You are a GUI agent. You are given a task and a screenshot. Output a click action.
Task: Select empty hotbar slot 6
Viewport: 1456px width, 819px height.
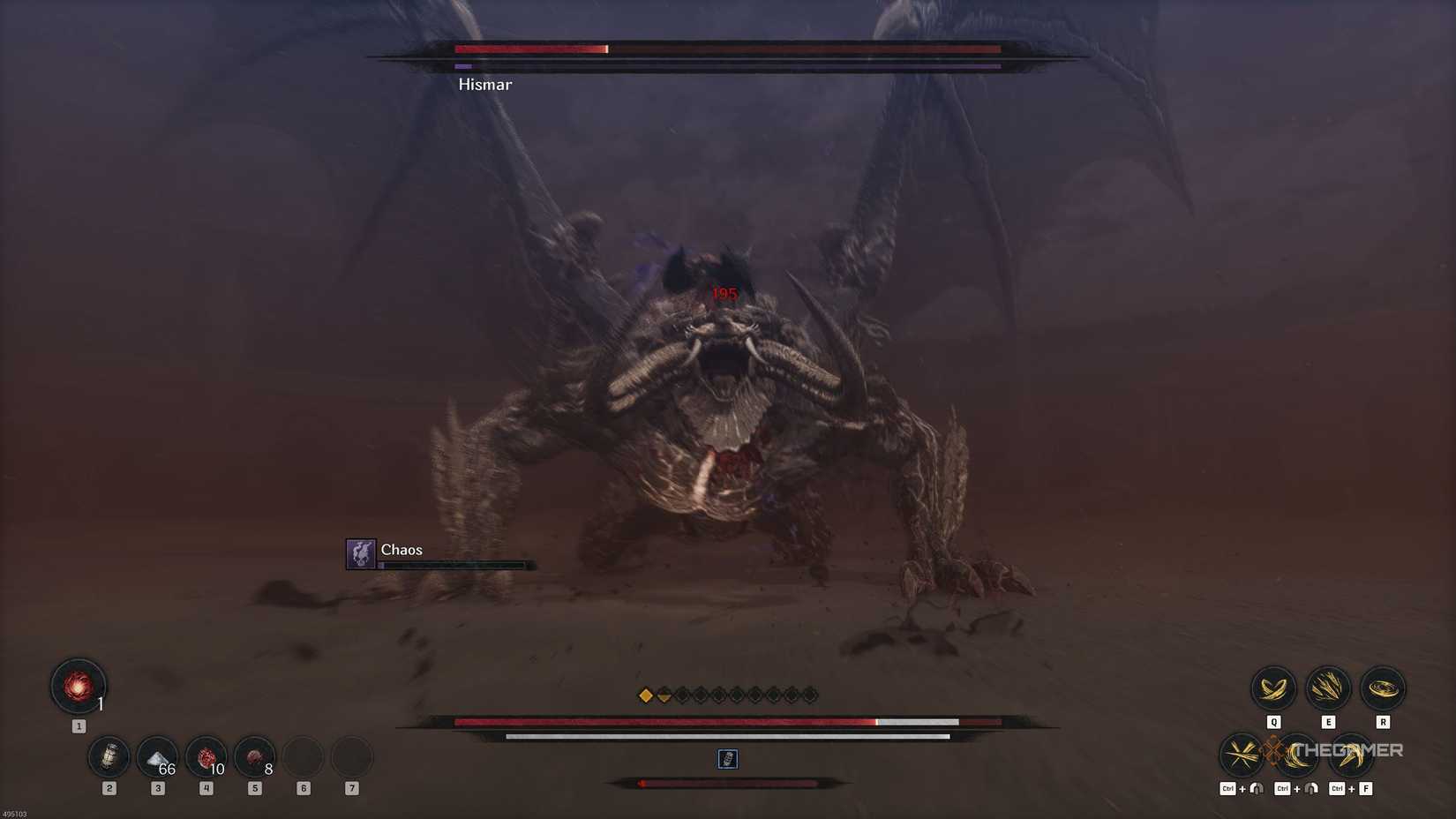coord(304,757)
